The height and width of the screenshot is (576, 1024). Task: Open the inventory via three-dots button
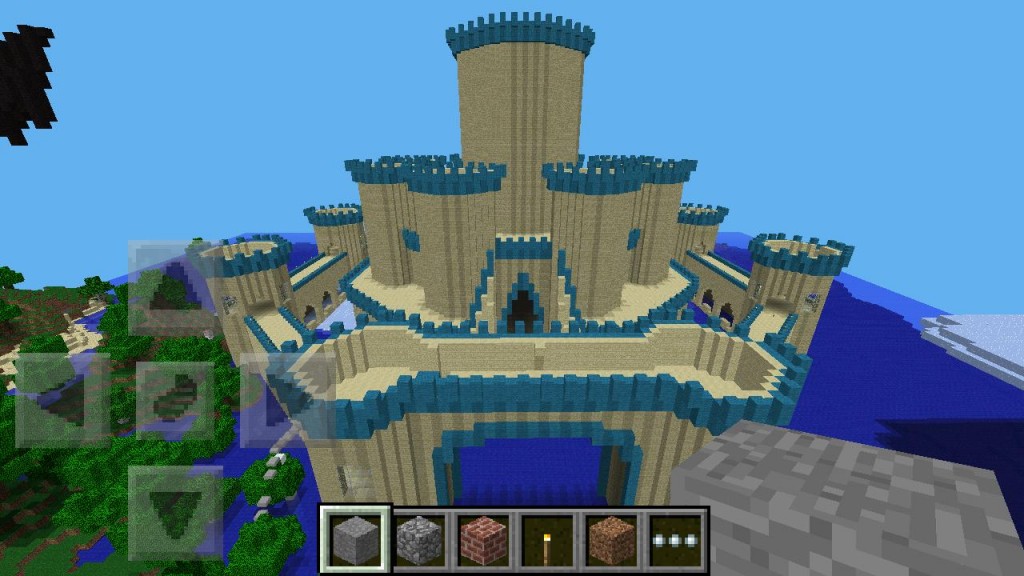676,540
